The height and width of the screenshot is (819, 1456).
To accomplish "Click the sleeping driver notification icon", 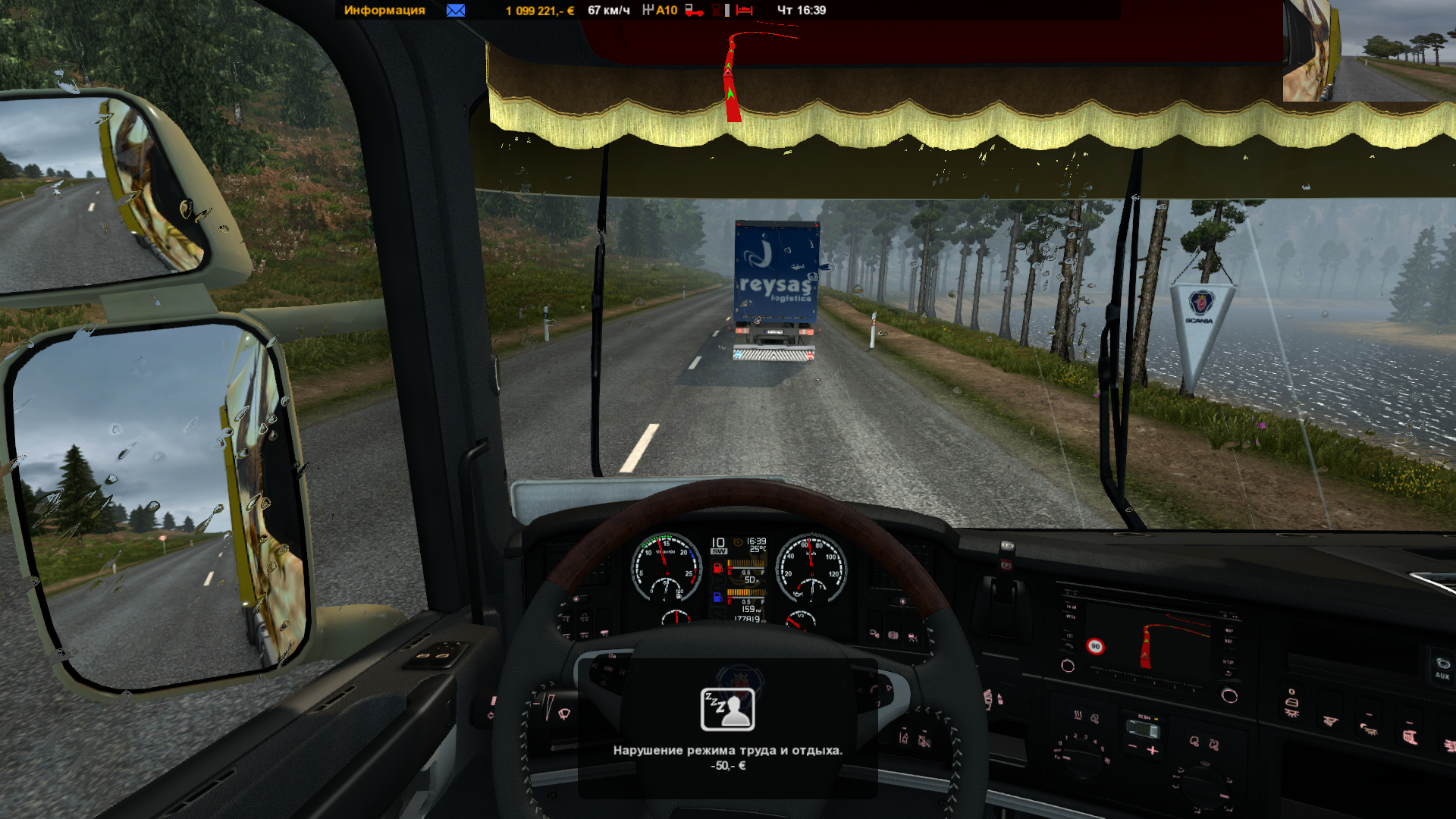I will 727,710.
